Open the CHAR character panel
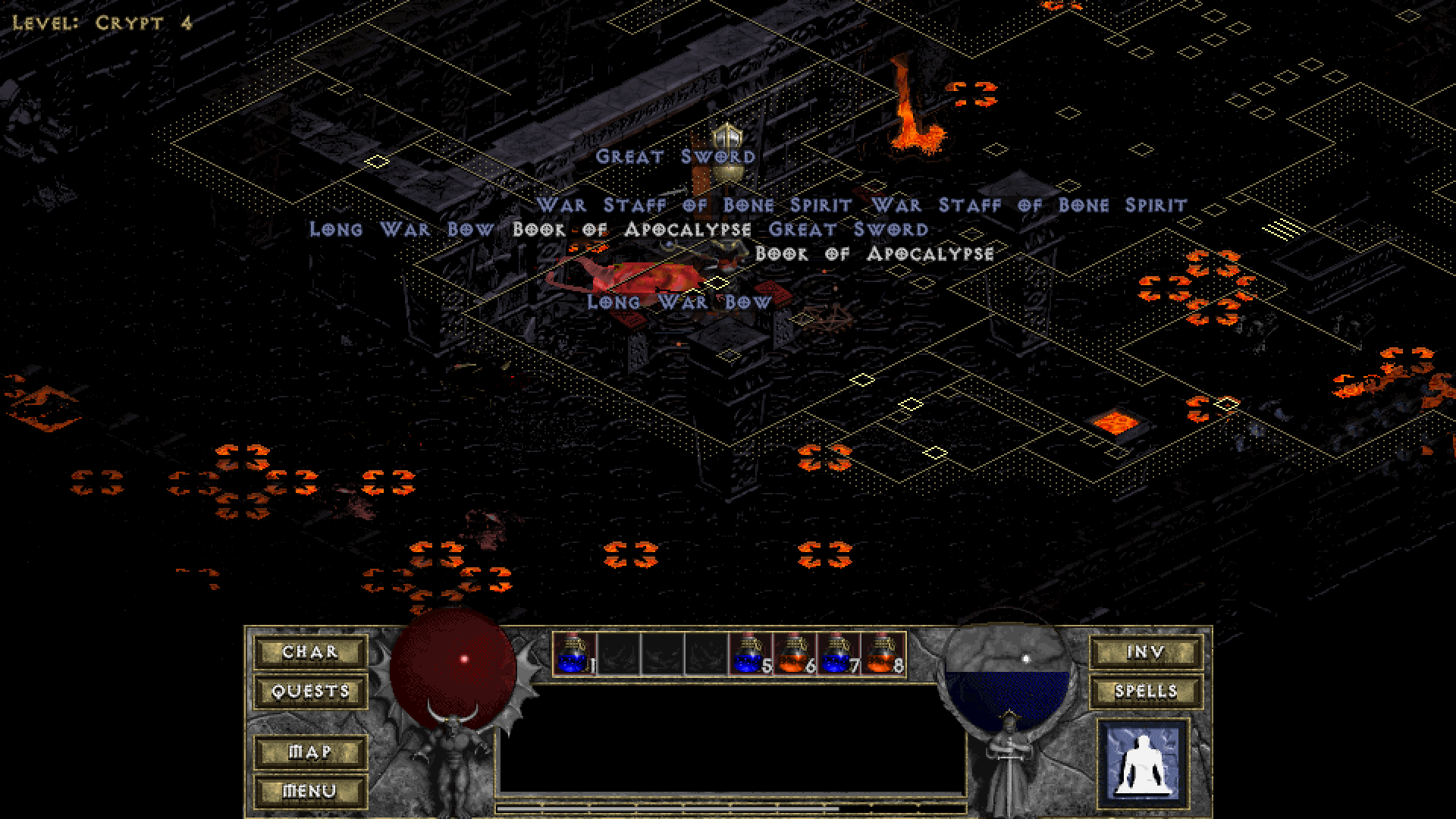Image resolution: width=1456 pixels, height=819 pixels. (309, 652)
